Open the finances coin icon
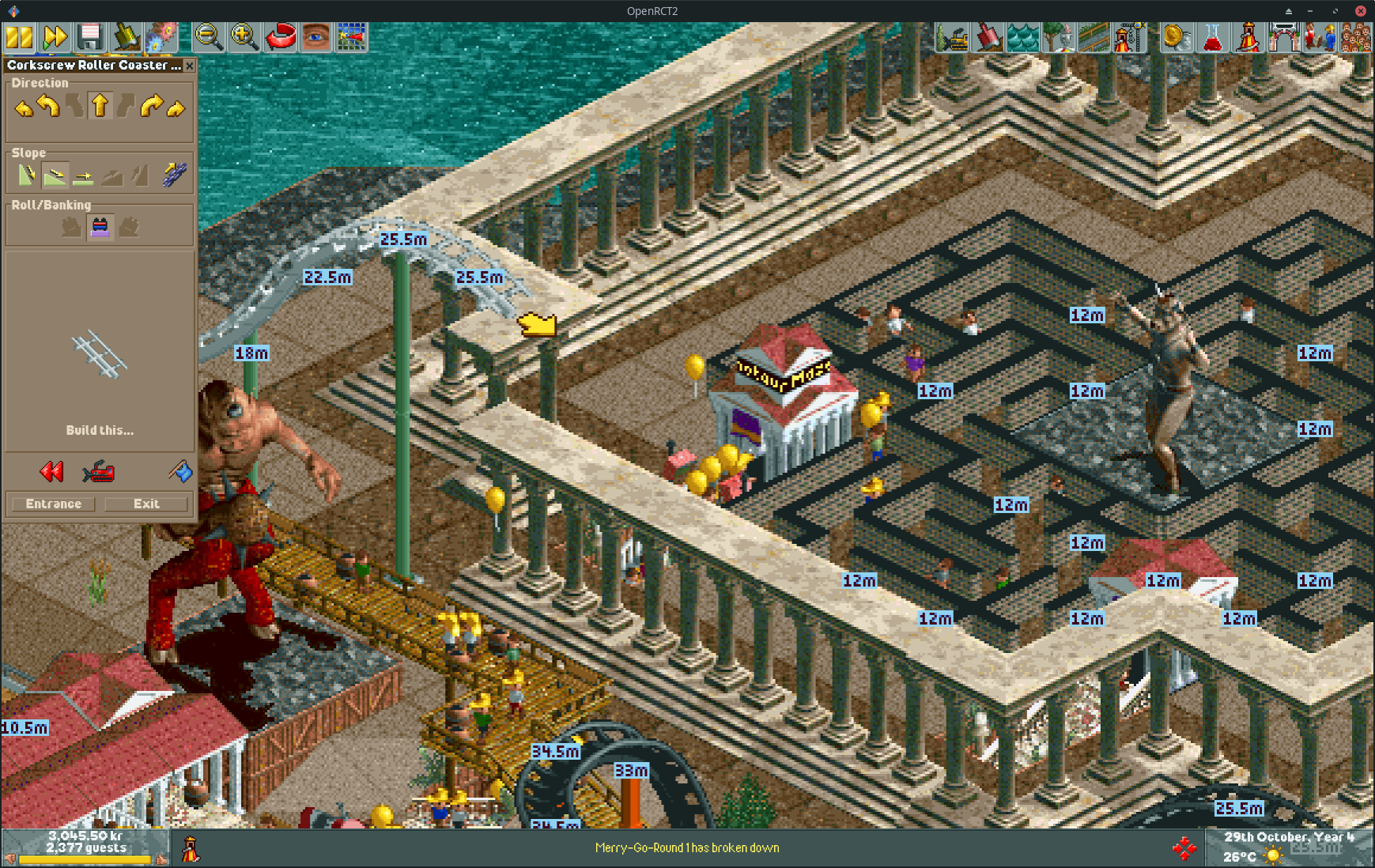The width and height of the screenshot is (1375, 868). click(x=1177, y=37)
